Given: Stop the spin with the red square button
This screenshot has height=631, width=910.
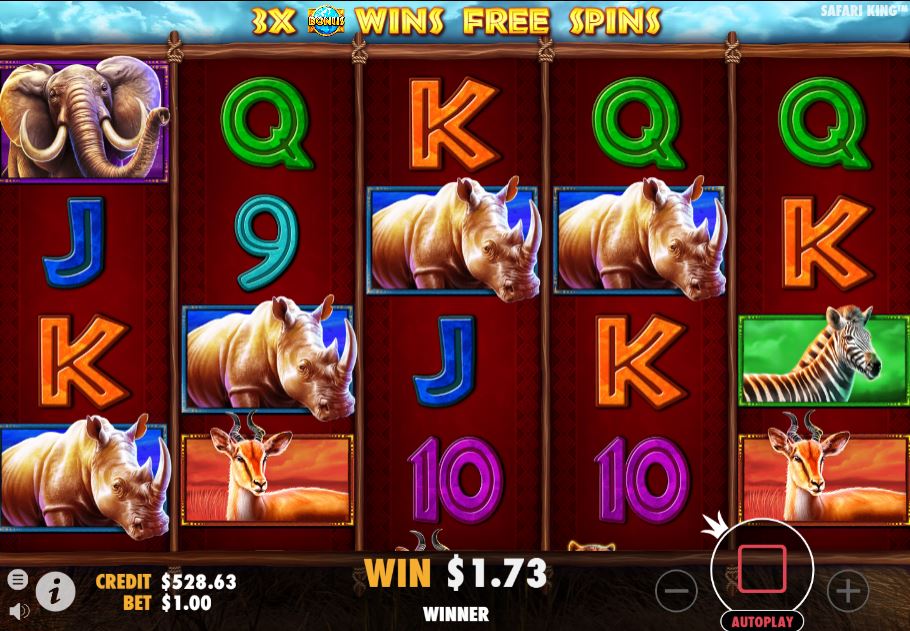Looking at the screenshot, I should point(762,569).
